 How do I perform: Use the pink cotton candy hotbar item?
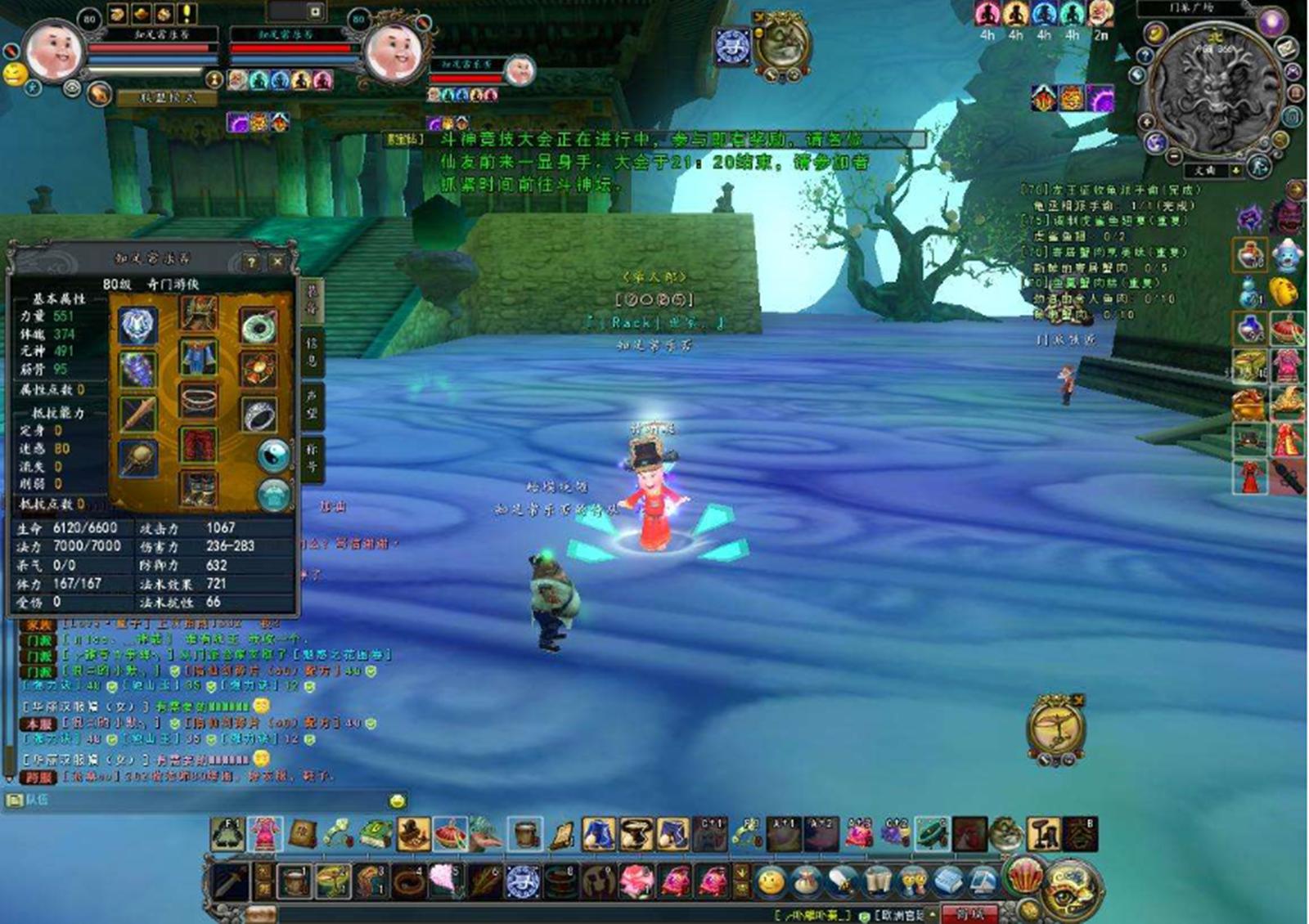(444, 881)
